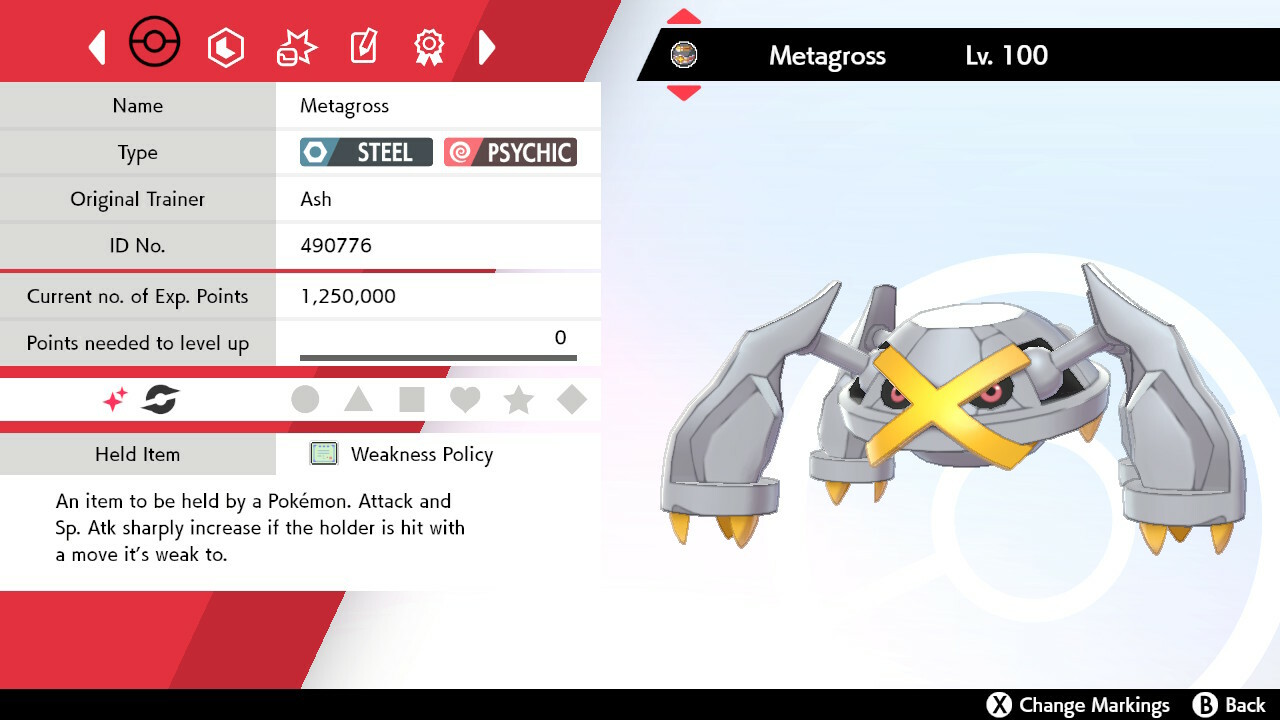Click the Galar origin mark symbol

click(x=161, y=399)
